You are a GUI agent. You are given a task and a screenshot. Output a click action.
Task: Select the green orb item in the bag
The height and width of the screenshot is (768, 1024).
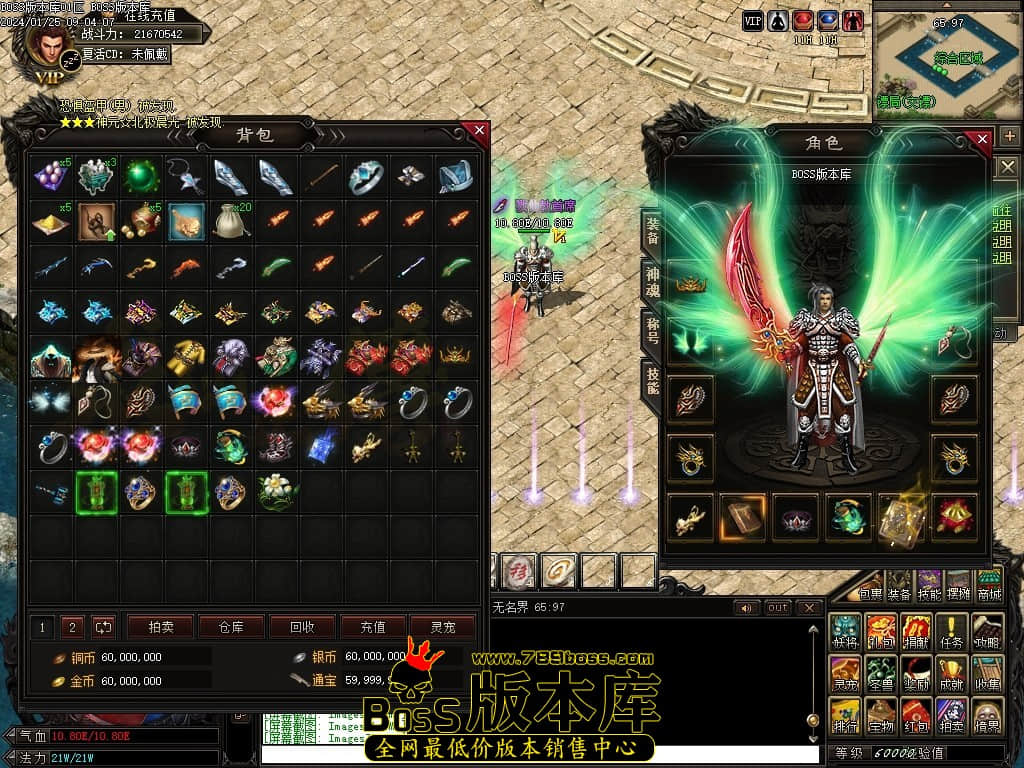pyautogui.click(x=141, y=176)
